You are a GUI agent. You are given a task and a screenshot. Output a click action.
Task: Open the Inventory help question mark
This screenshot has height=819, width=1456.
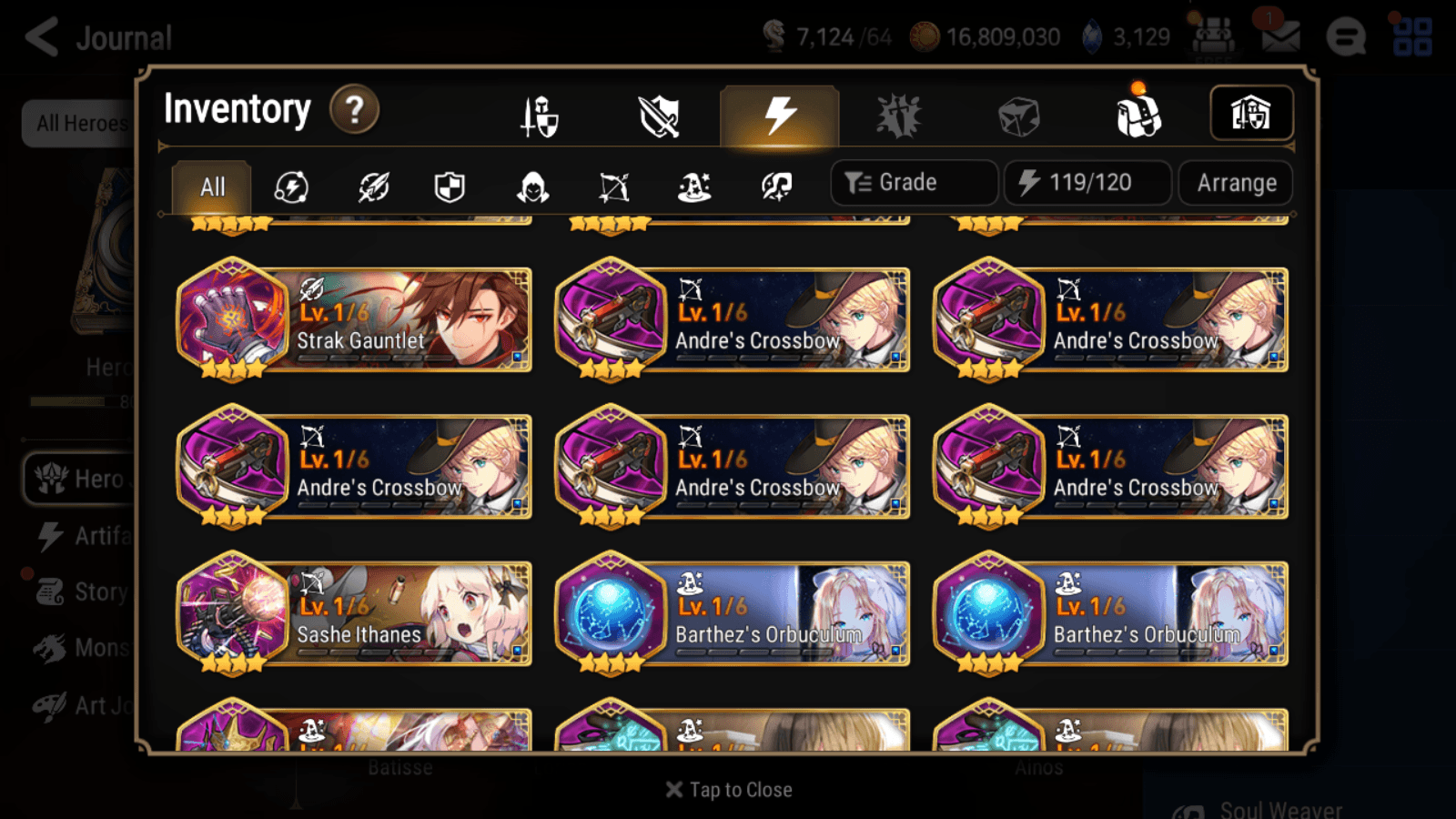(354, 109)
